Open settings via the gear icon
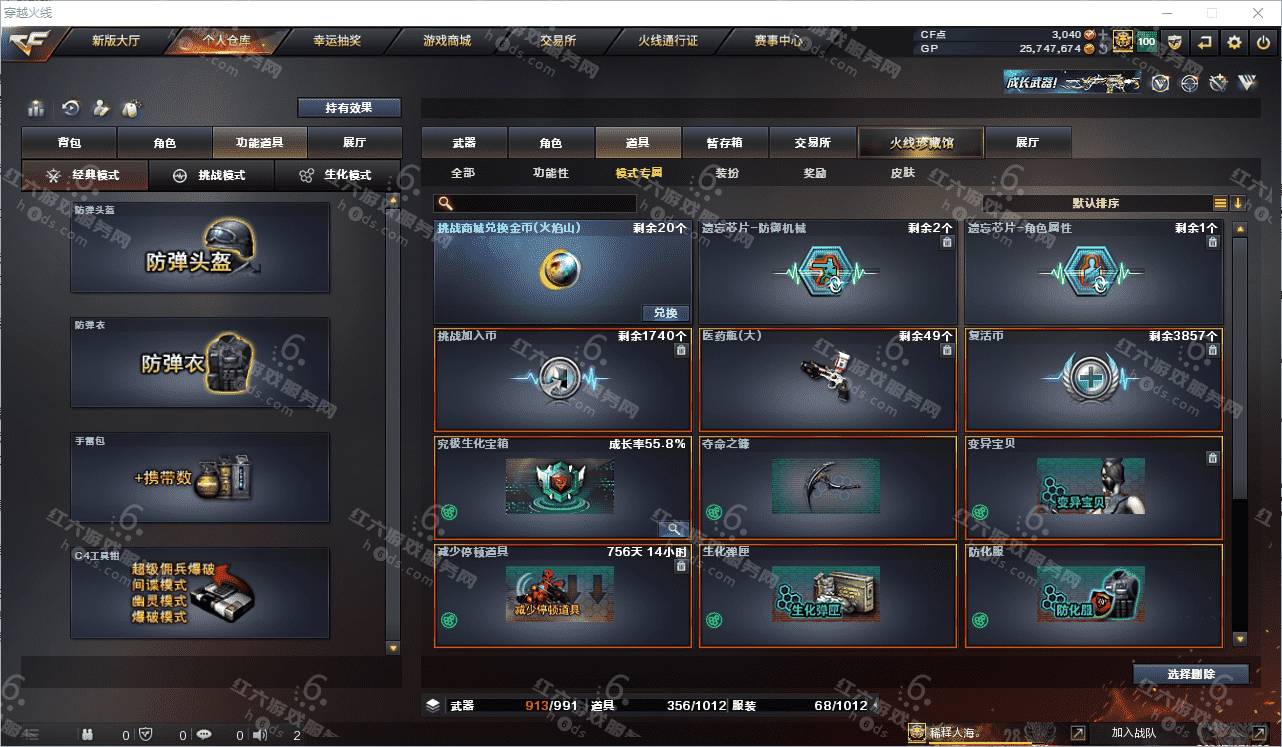The width and height of the screenshot is (1282, 747). (1234, 42)
